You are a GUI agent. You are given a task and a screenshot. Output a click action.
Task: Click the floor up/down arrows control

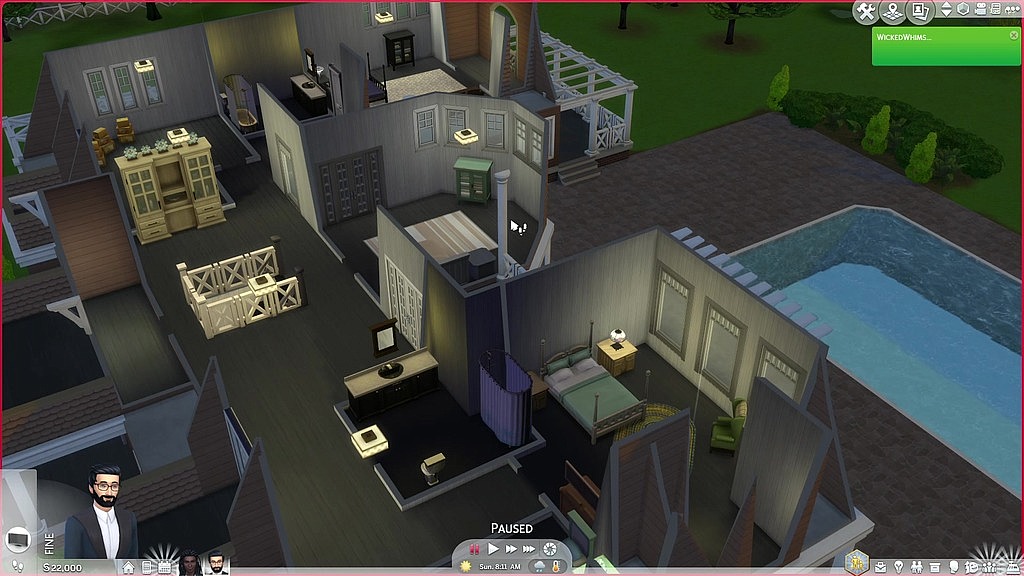click(947, 10)
